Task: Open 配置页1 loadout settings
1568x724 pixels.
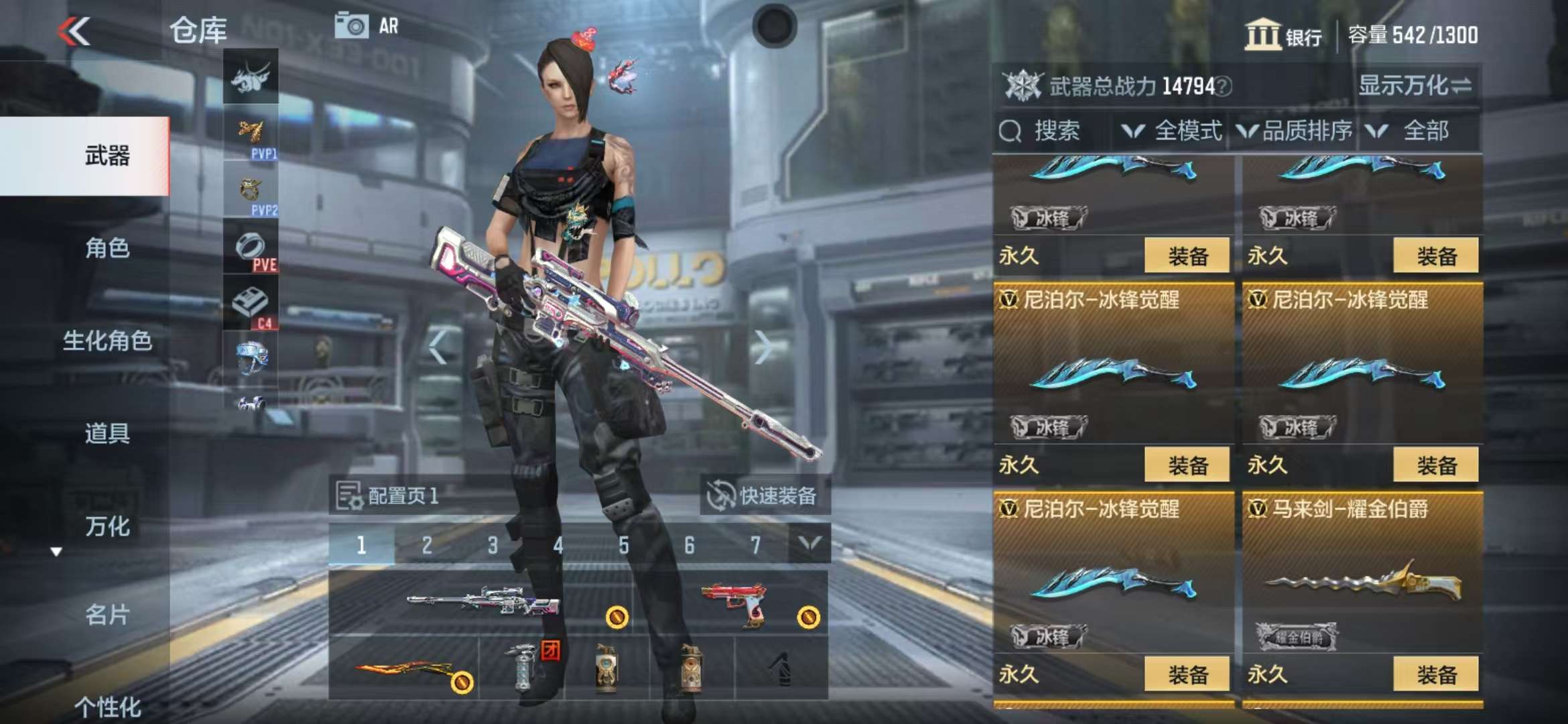Action: (389, 496)
